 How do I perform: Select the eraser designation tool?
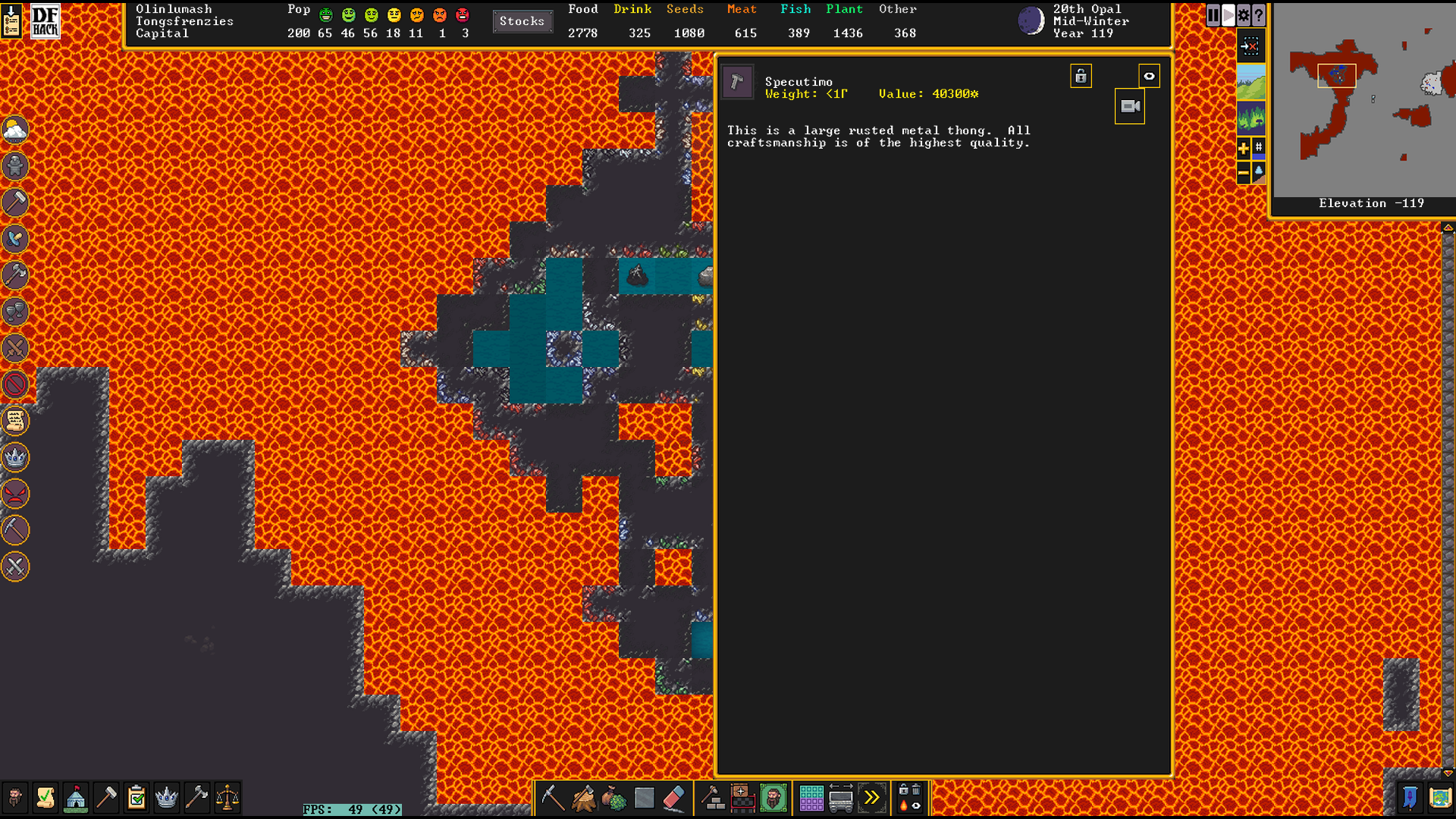pyautogui.click(x=674, y=798)
